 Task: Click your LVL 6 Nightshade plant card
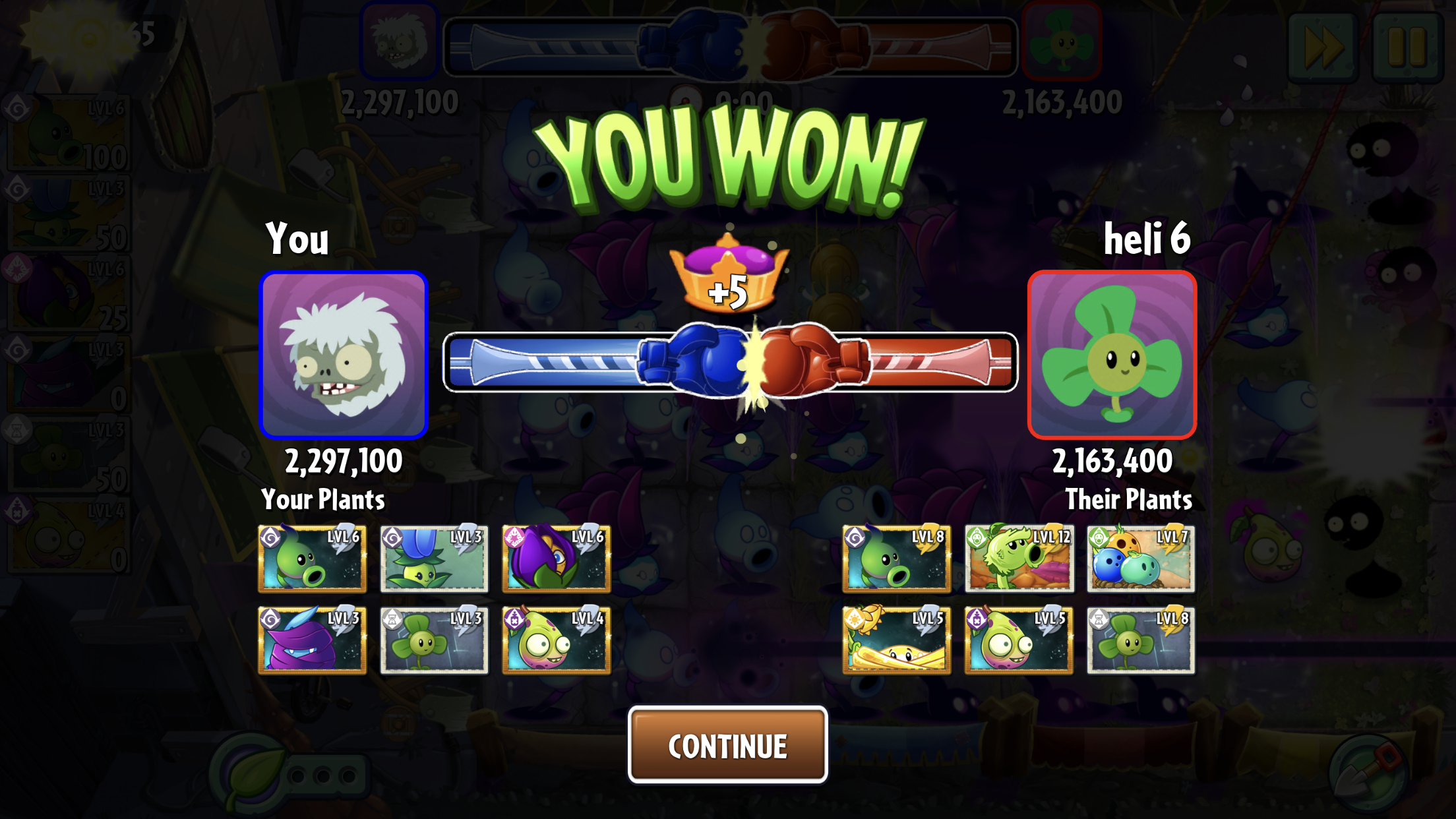click(x=556, y=559)
